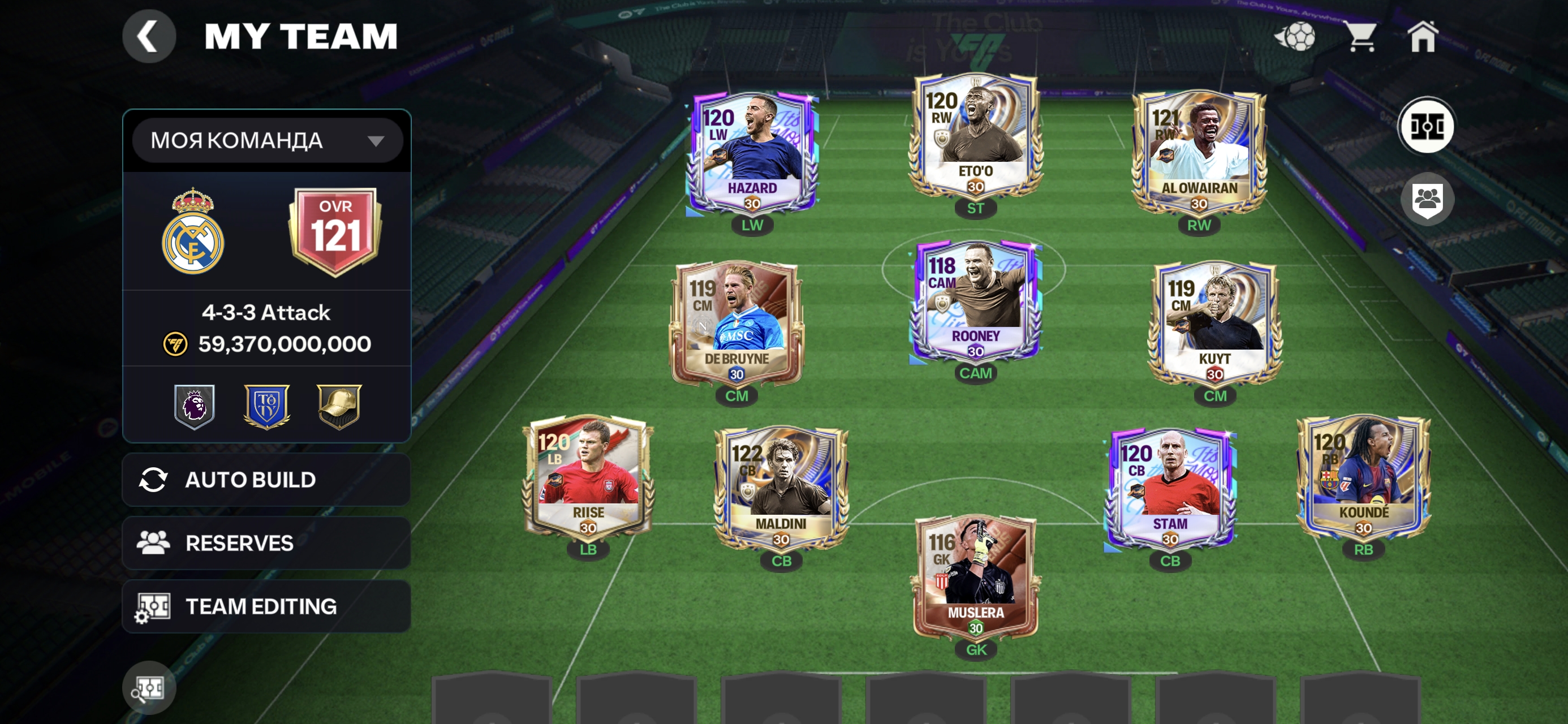
Task: Select the De Bruyne CM card
Action: [736, 324]
